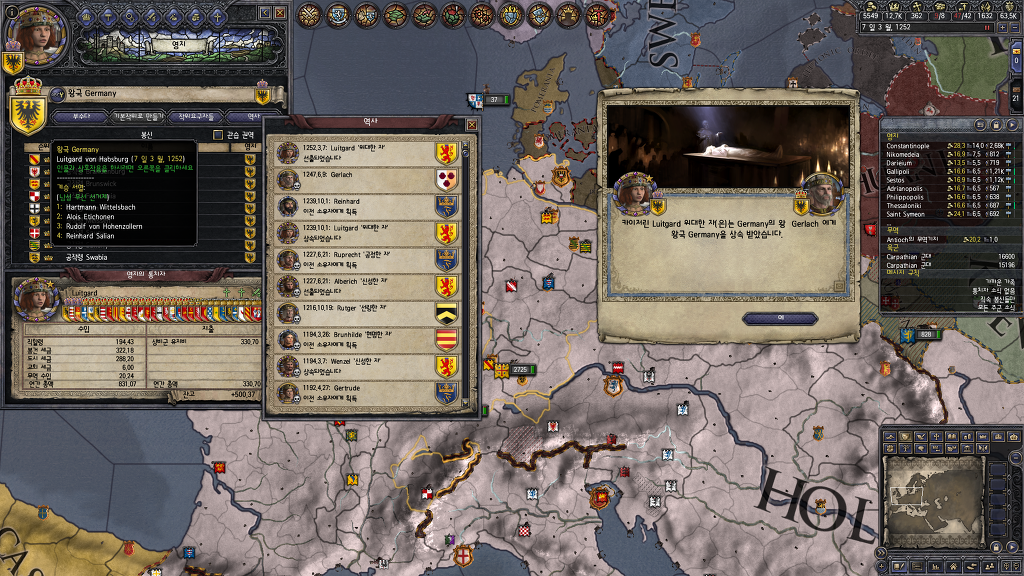Open the 역사 tab in the title panel
This screenshot has height=576, width=1024.
tap(254, 117)
